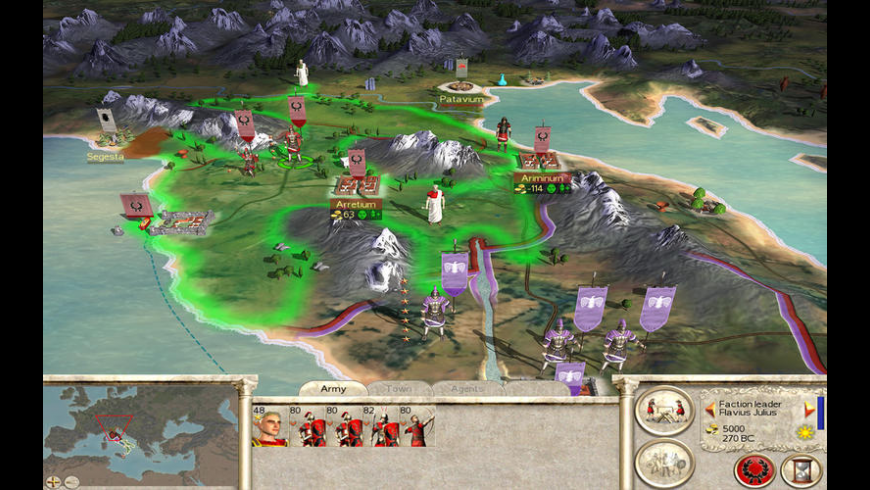Viewport: 870px width, 490px height.
Task: Cycle to previous character with left arrow
Action: (x=710, y=409)
